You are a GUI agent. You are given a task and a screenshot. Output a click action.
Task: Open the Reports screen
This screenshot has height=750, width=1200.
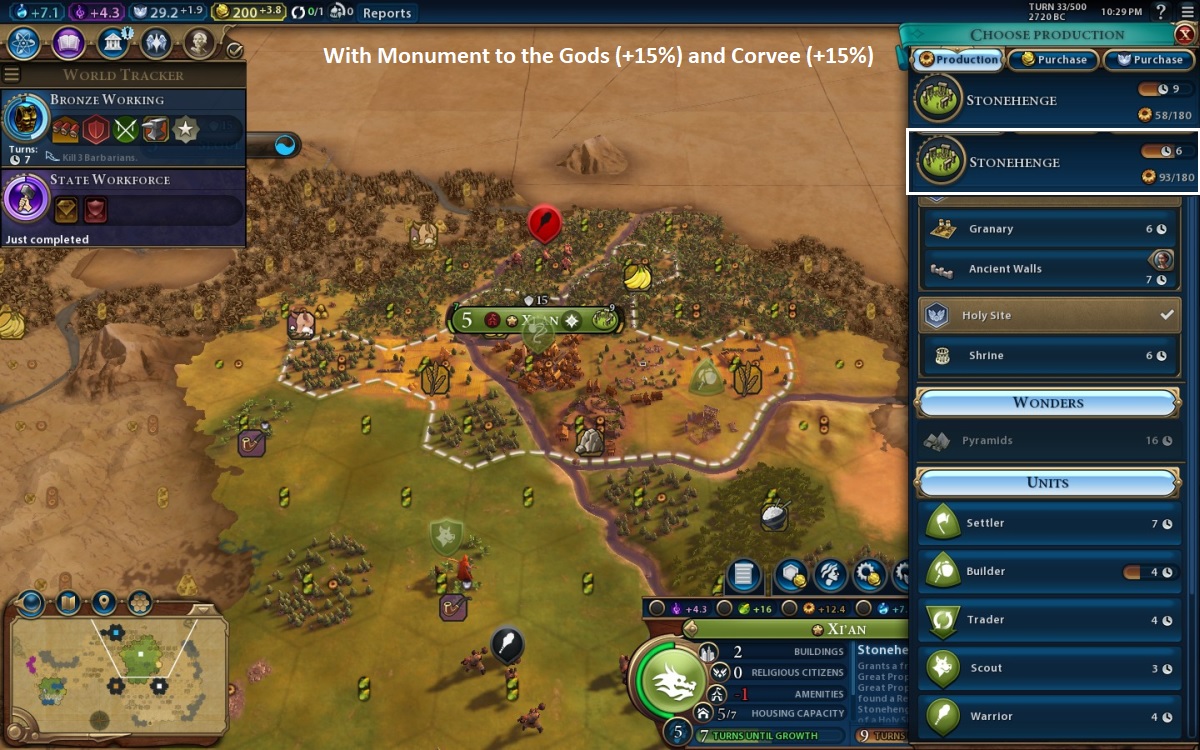coord(386,13)
